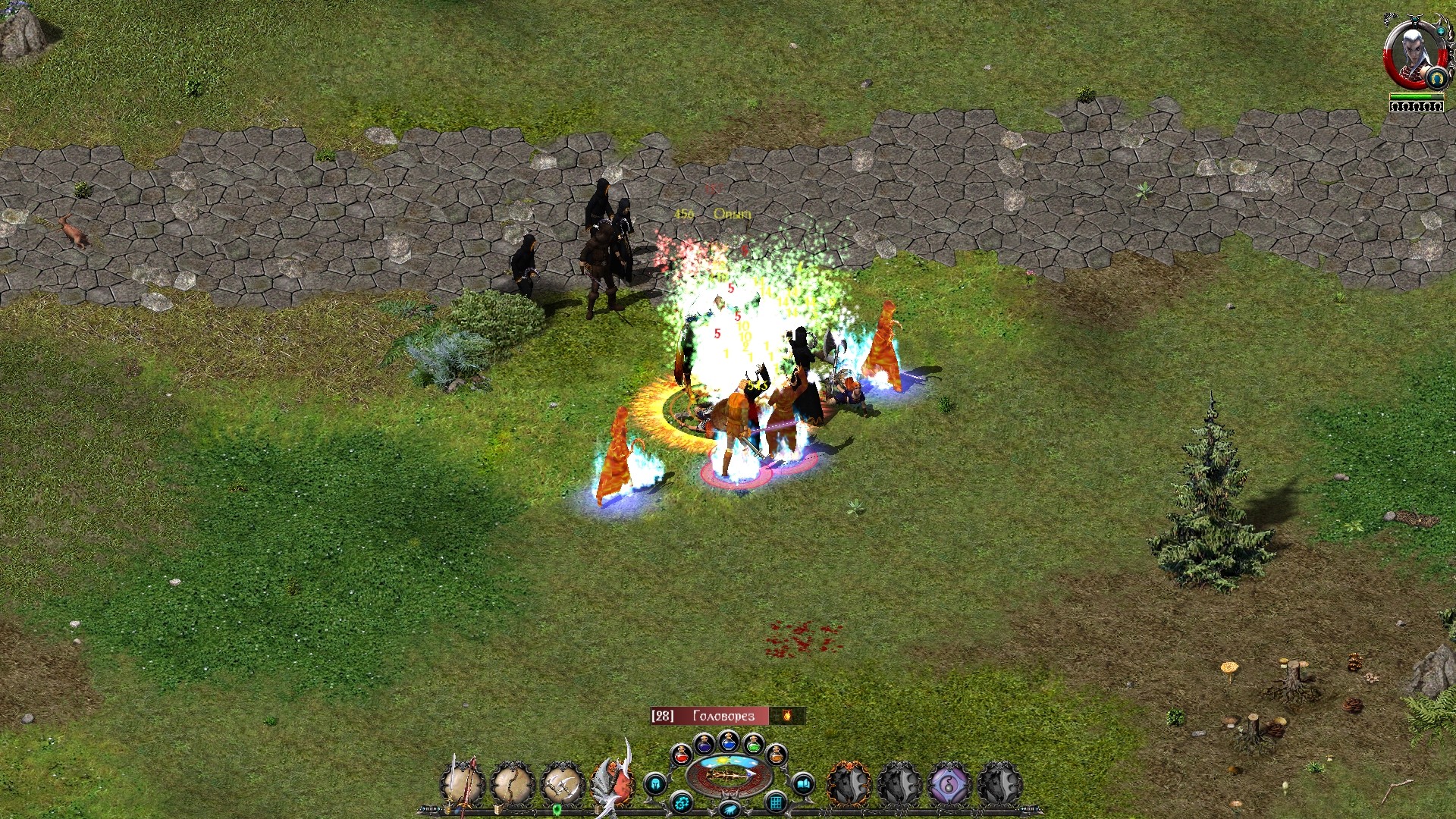Click the golden horseshoe button
Screen dimensions: 1456x819
pyautogui.click(x=1436, y=77)
